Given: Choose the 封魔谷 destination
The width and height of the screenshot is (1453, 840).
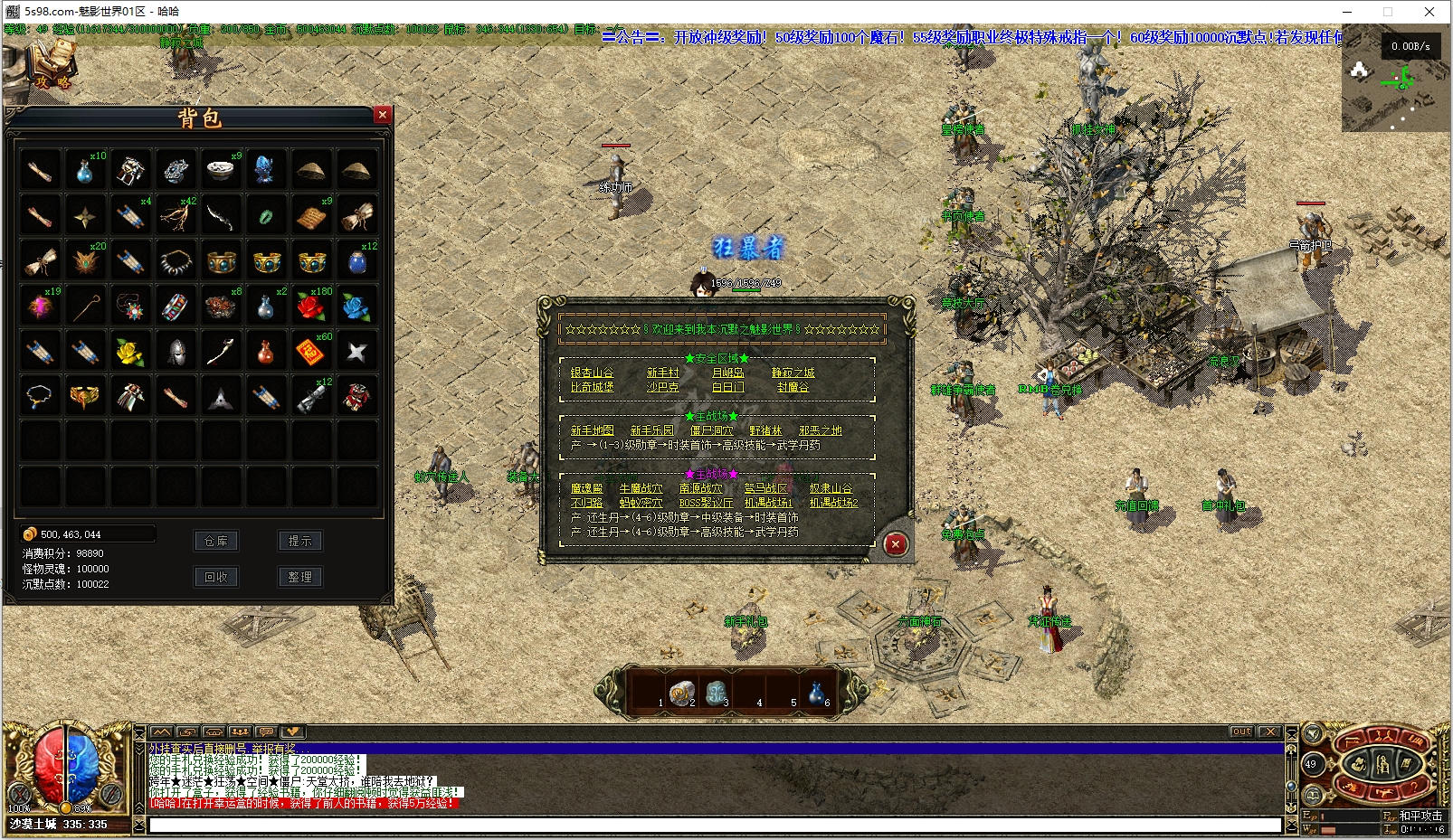Looking at the screenshot, I should tap(793, 387).
